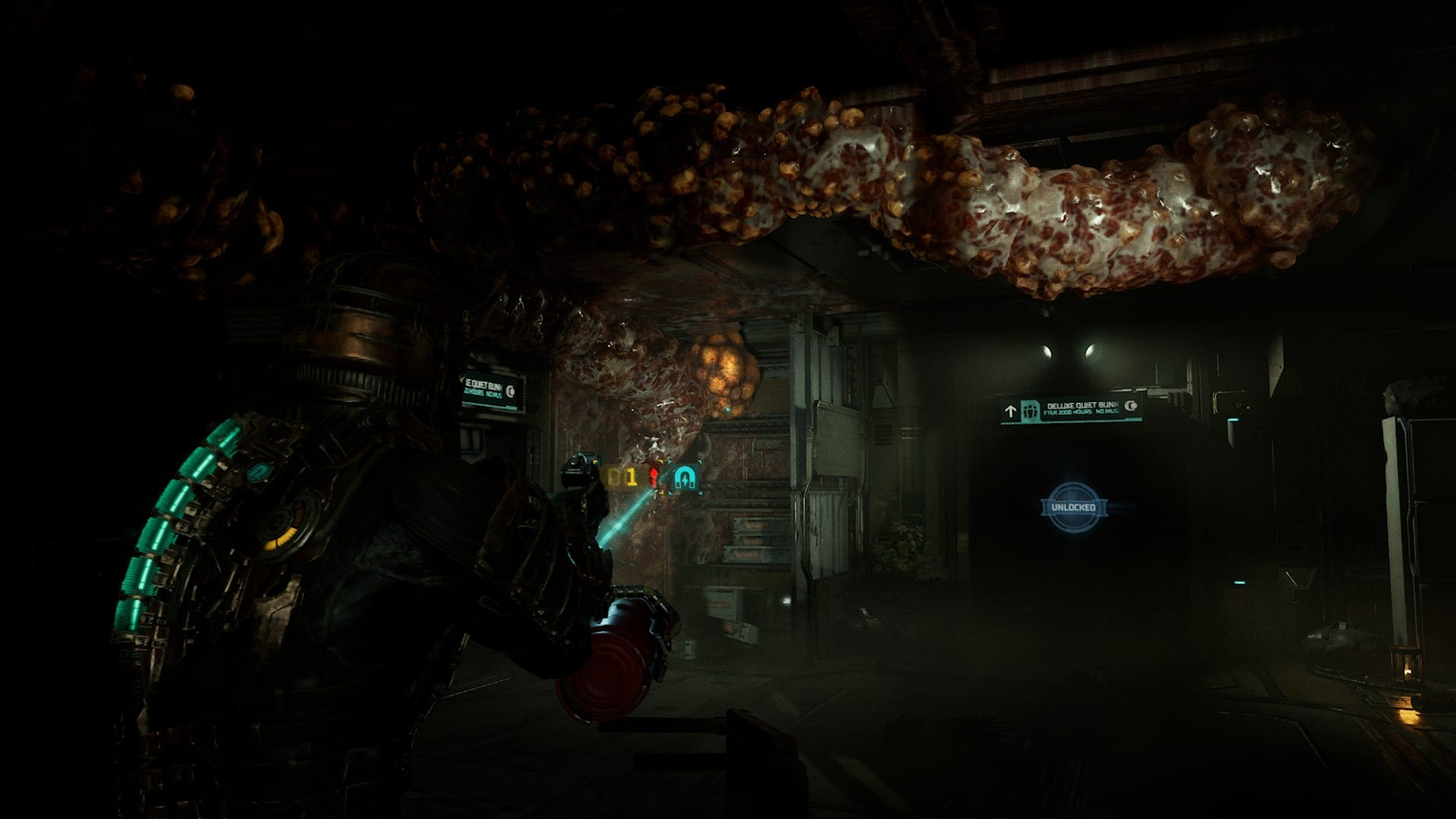Select the DELUXE QUIET BUNK label text
The image size is (1456, 819).
pyautogui.click(x=1082, y=405)
